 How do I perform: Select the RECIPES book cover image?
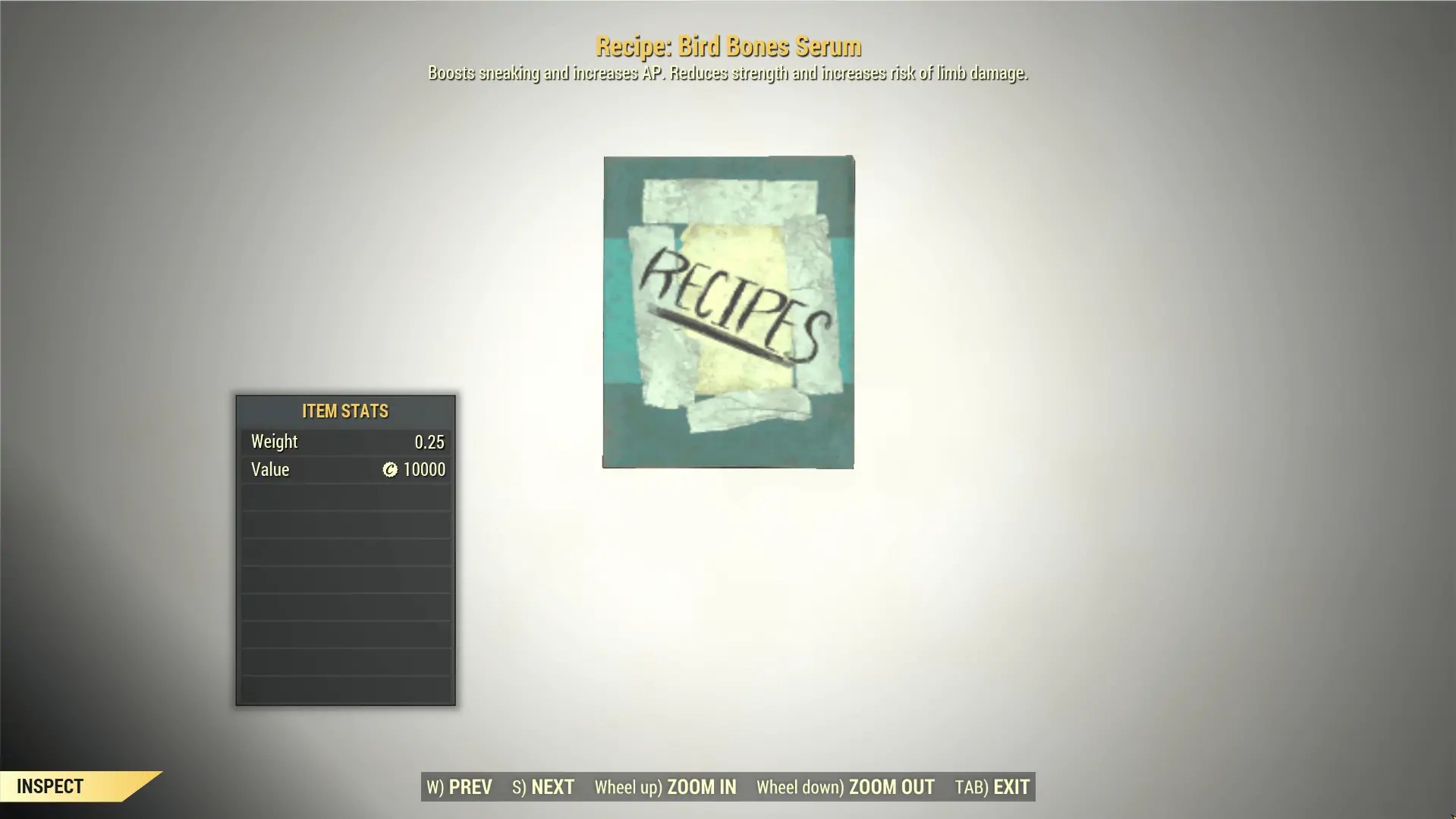(727, 313)
